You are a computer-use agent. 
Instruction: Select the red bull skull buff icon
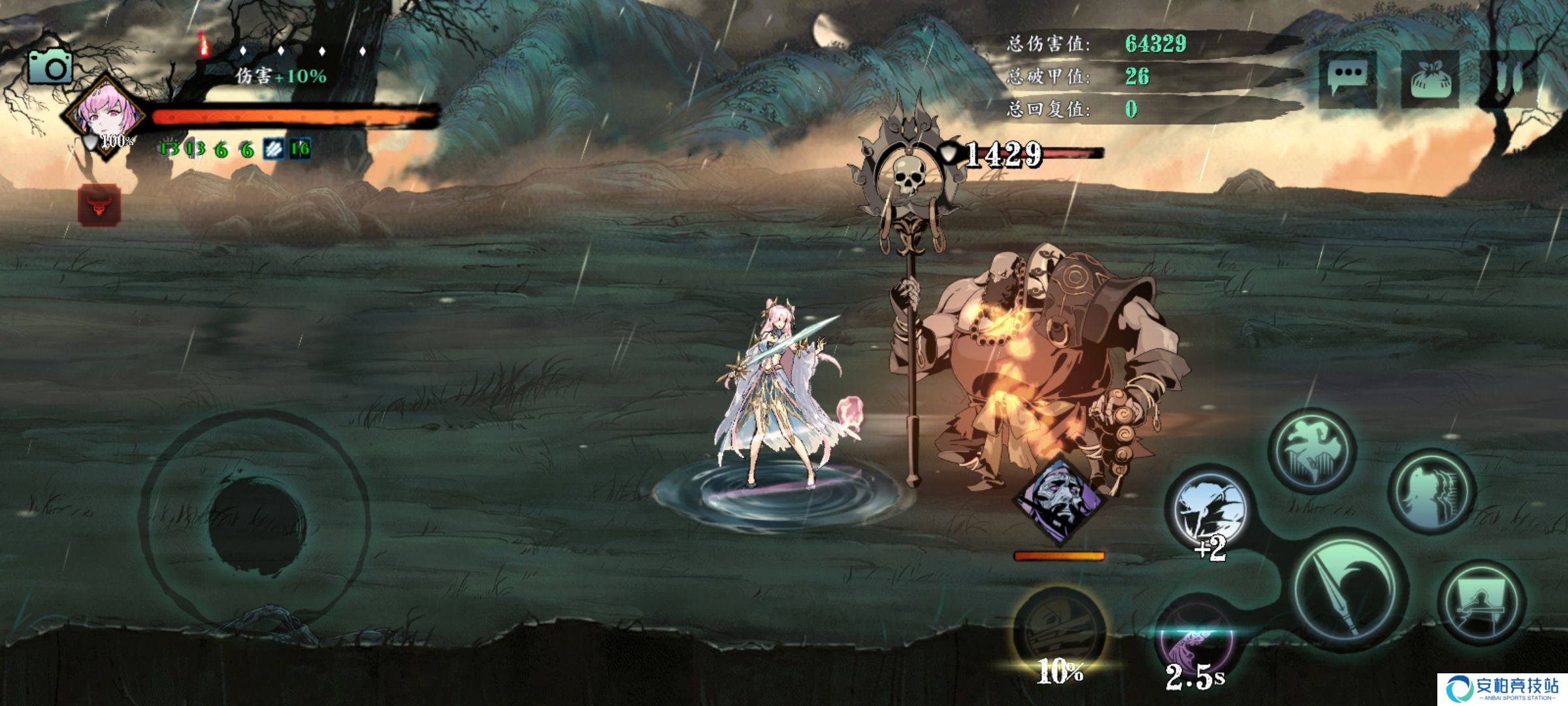[x=99, y=205]
